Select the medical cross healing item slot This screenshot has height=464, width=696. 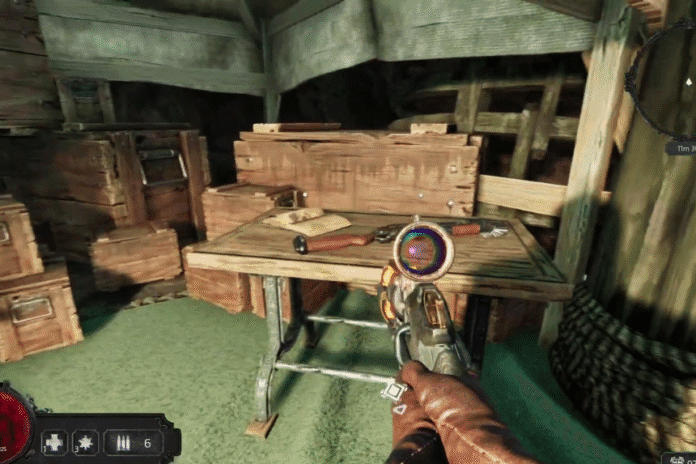pyautogui.click(x=54, y=442)
